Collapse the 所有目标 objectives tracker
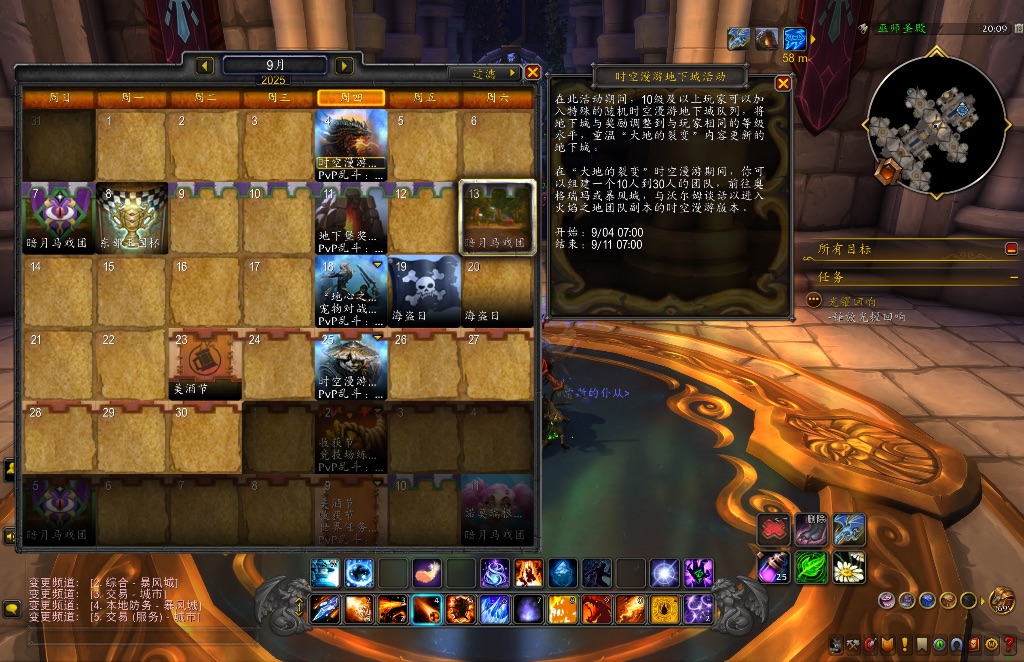Viewport: 1024px width, 662px height. [x=1011, y=249]
